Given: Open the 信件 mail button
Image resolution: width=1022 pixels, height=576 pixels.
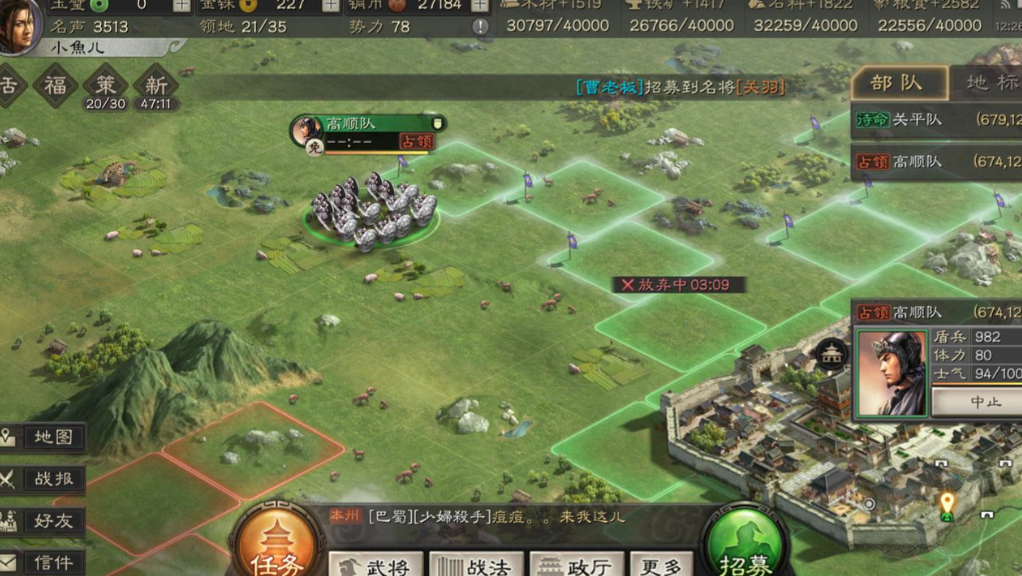Looking at the screenshot, I should pos(44,562).
